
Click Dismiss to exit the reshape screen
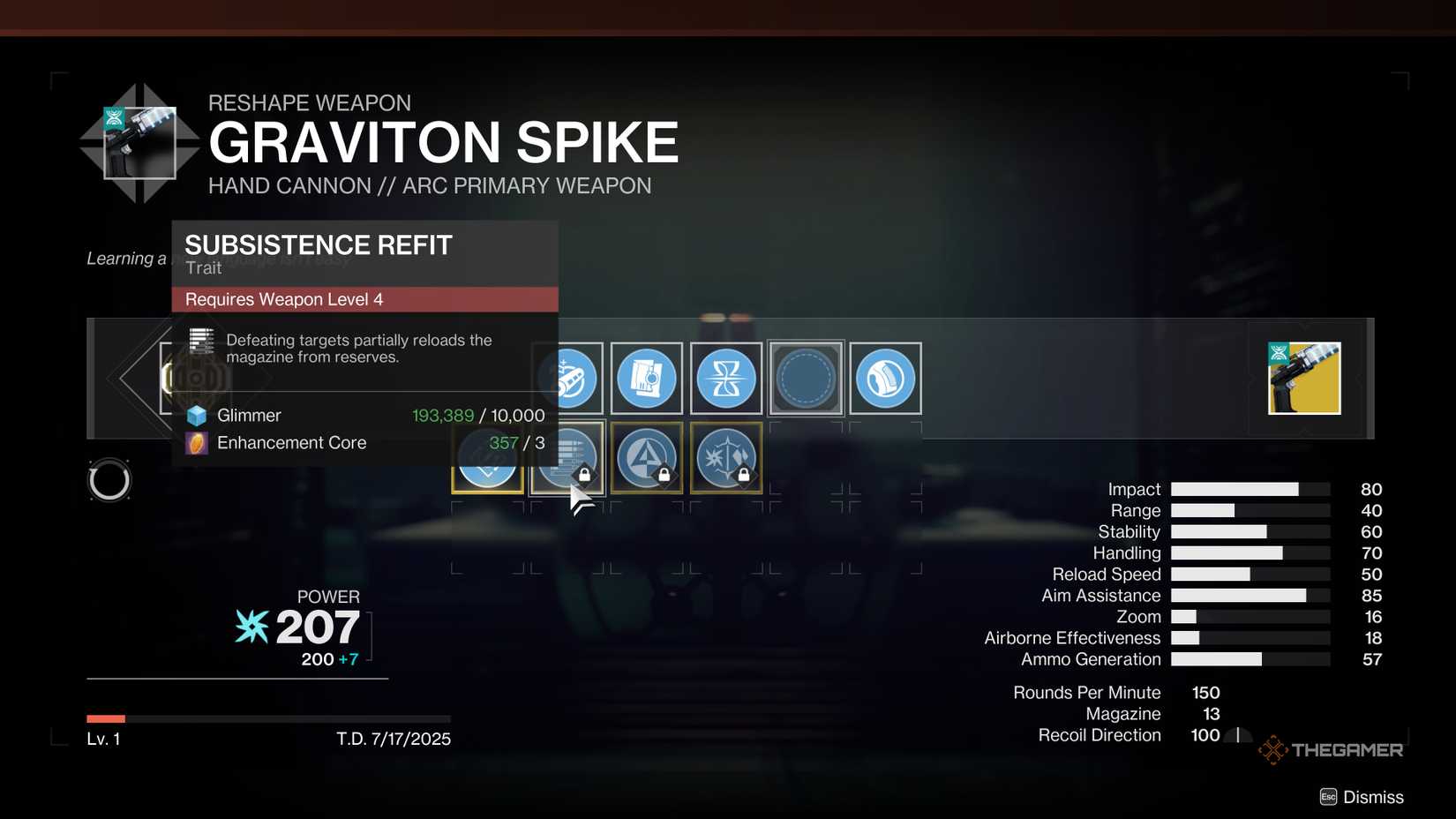1373,796
